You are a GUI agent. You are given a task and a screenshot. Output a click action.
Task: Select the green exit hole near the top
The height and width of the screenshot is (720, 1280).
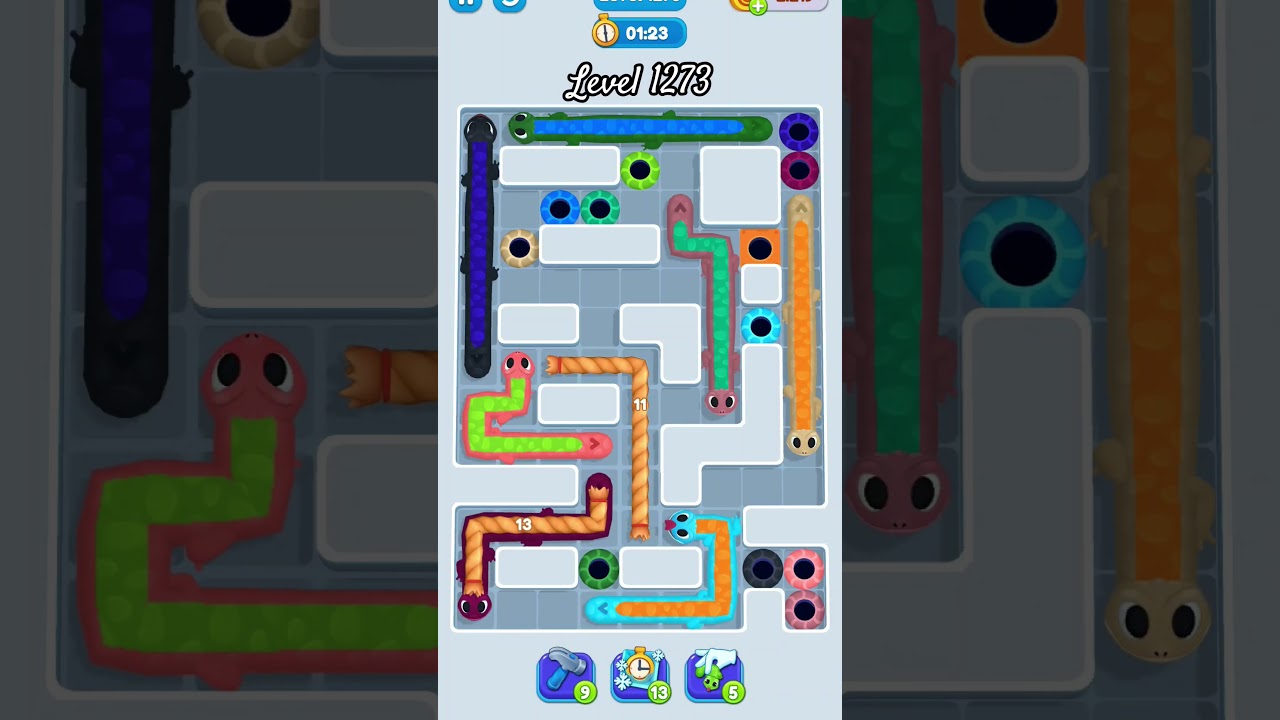[641, 168]
